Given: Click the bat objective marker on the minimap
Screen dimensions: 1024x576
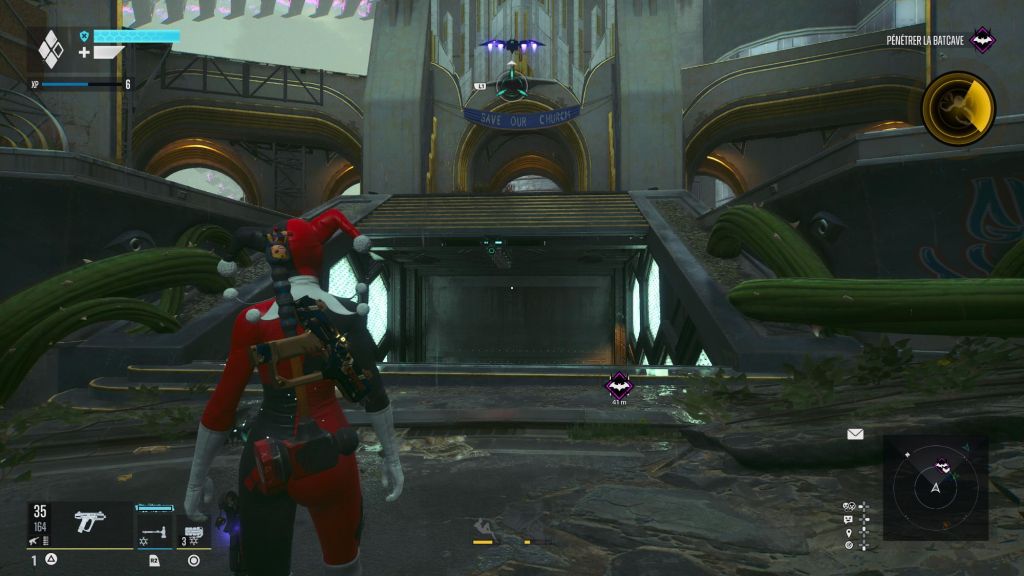Looking at the screenshot, I should (941, 464).
